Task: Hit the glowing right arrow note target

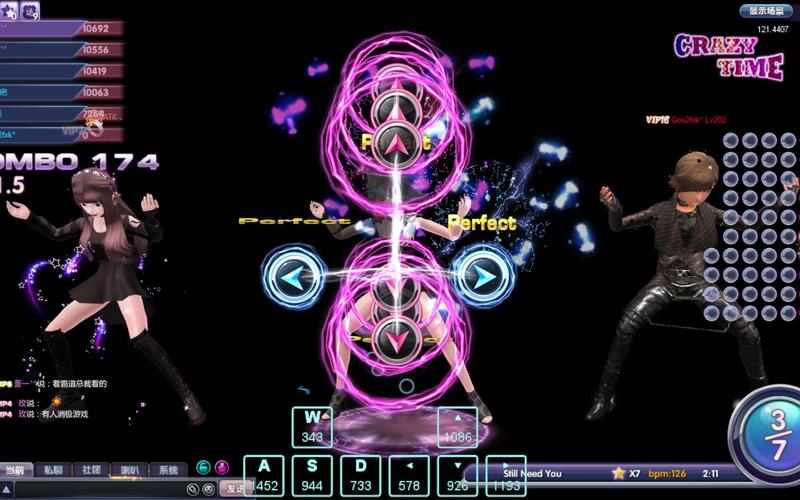Action: tap(483, 275)
